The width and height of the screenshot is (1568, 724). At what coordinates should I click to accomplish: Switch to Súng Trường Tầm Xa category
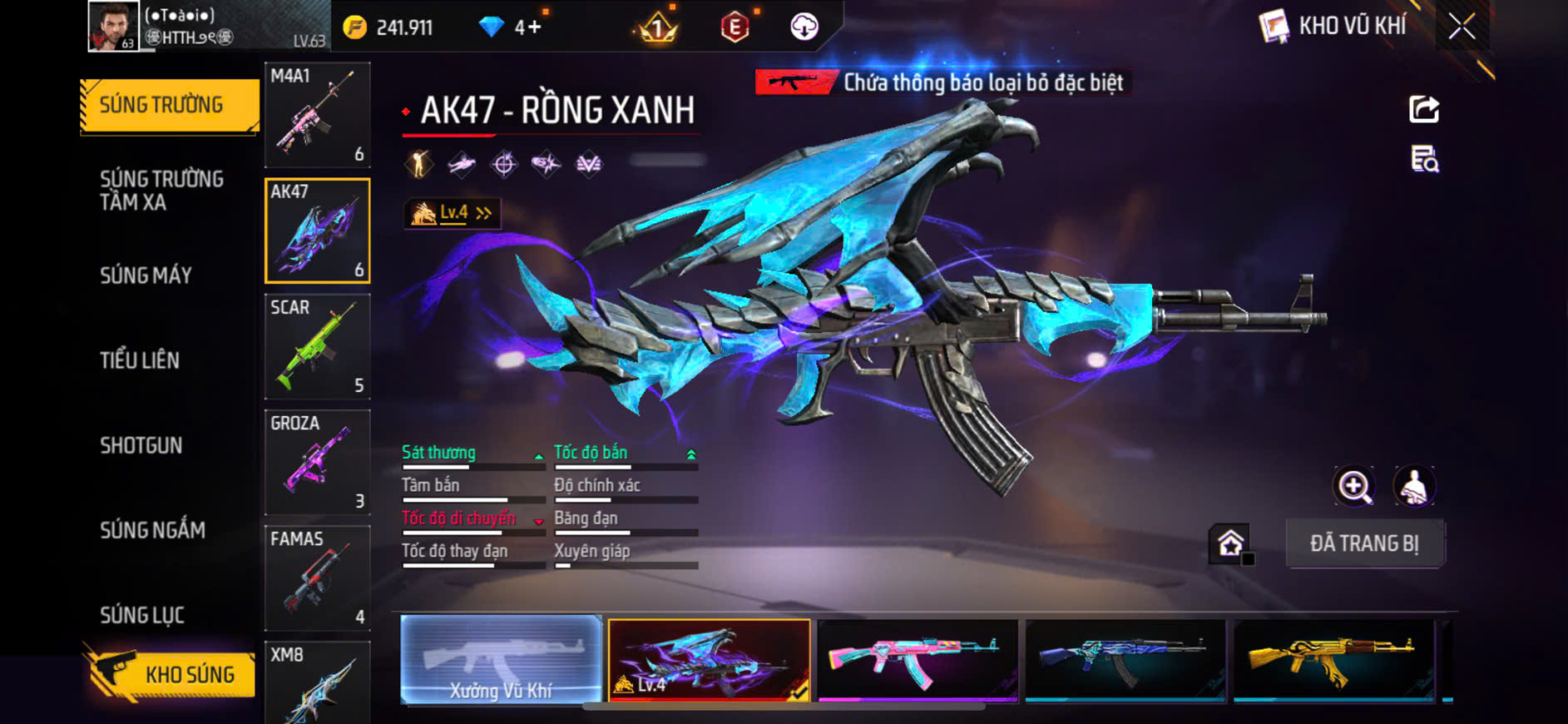click(161, 191)
